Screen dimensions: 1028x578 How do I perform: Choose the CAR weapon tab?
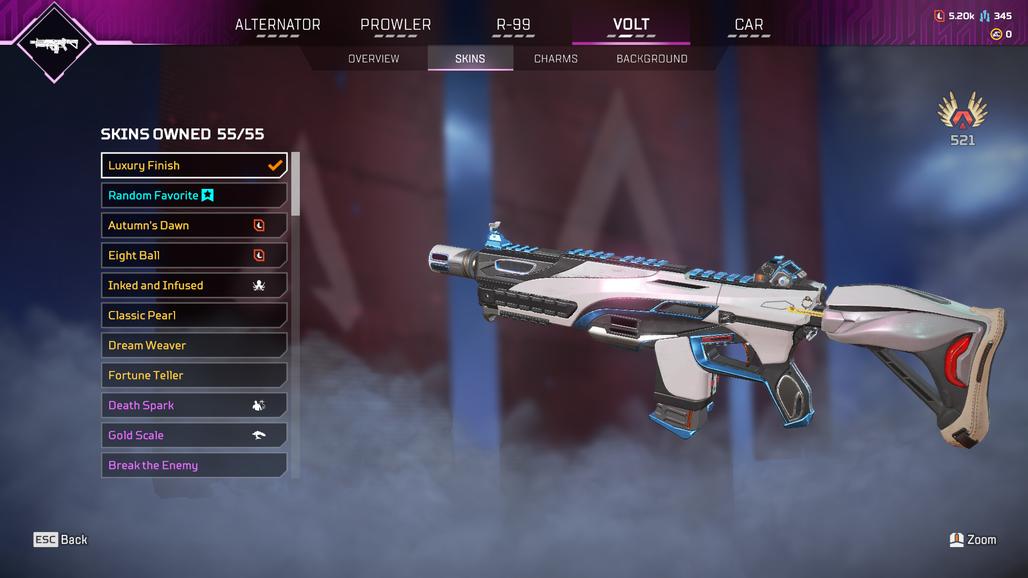[x=748, y=25]
